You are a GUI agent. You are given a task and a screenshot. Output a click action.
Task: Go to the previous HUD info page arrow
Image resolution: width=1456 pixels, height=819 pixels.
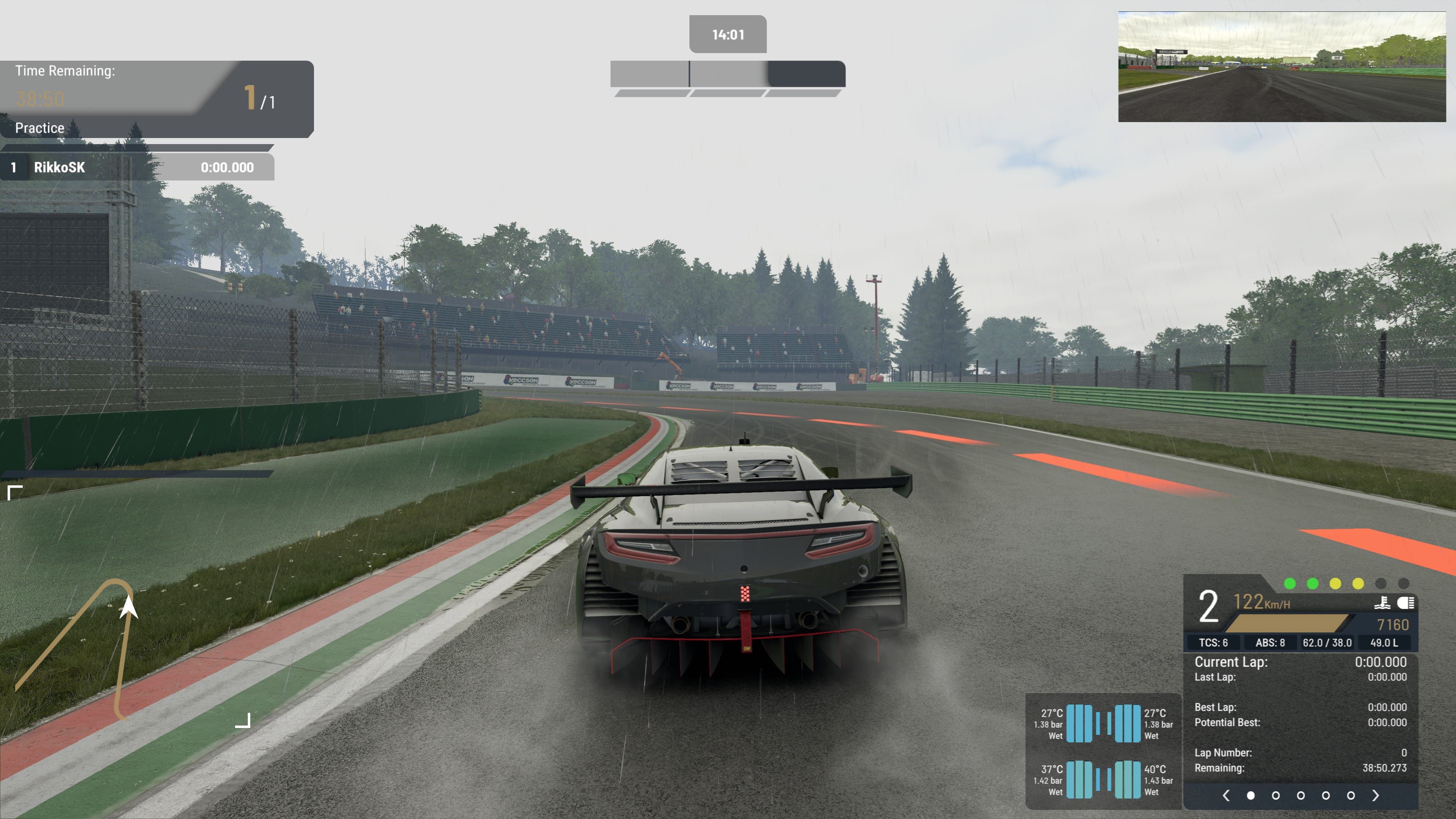pos(1225,796)
